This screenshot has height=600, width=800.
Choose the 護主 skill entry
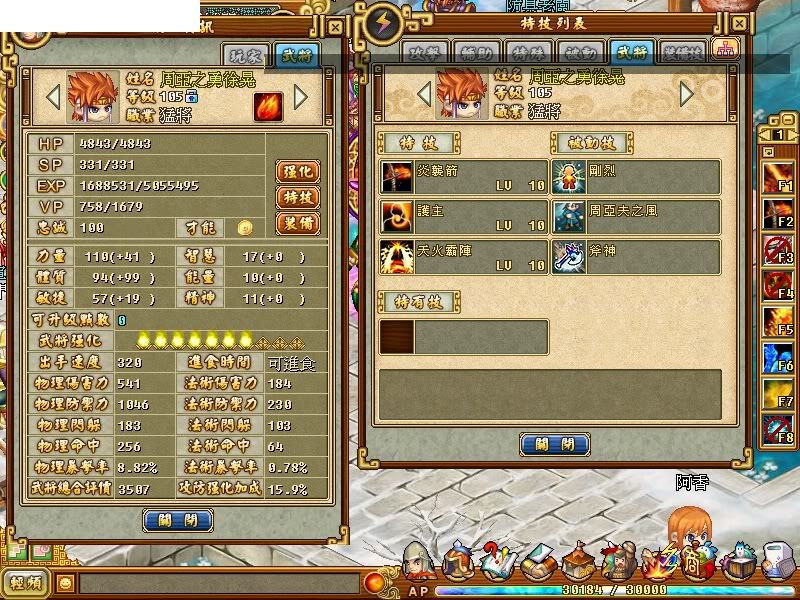point(464,217)
